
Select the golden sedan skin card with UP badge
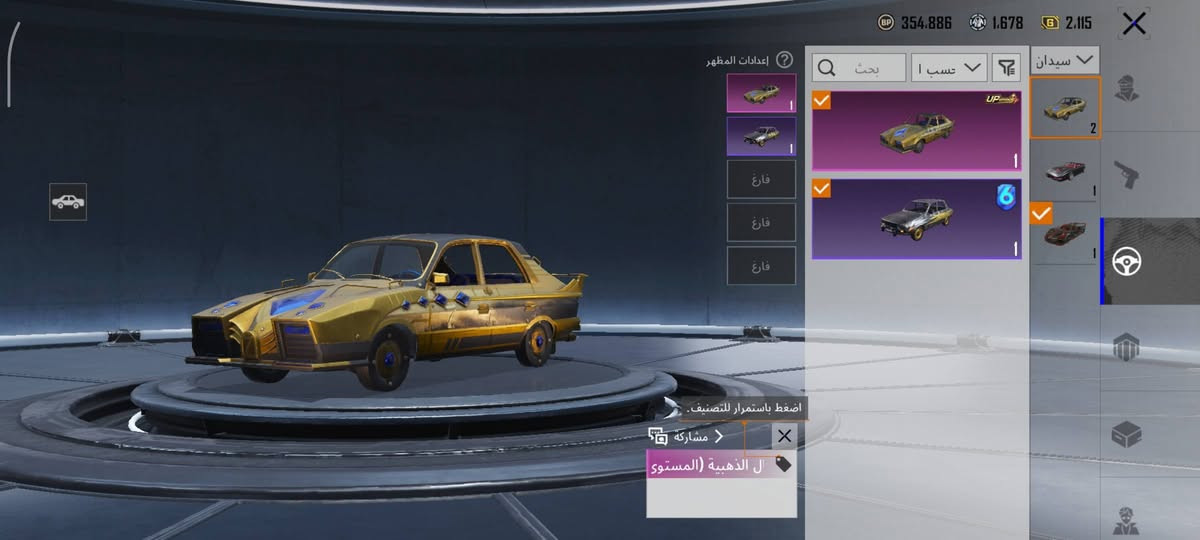(x=916, y=130)
